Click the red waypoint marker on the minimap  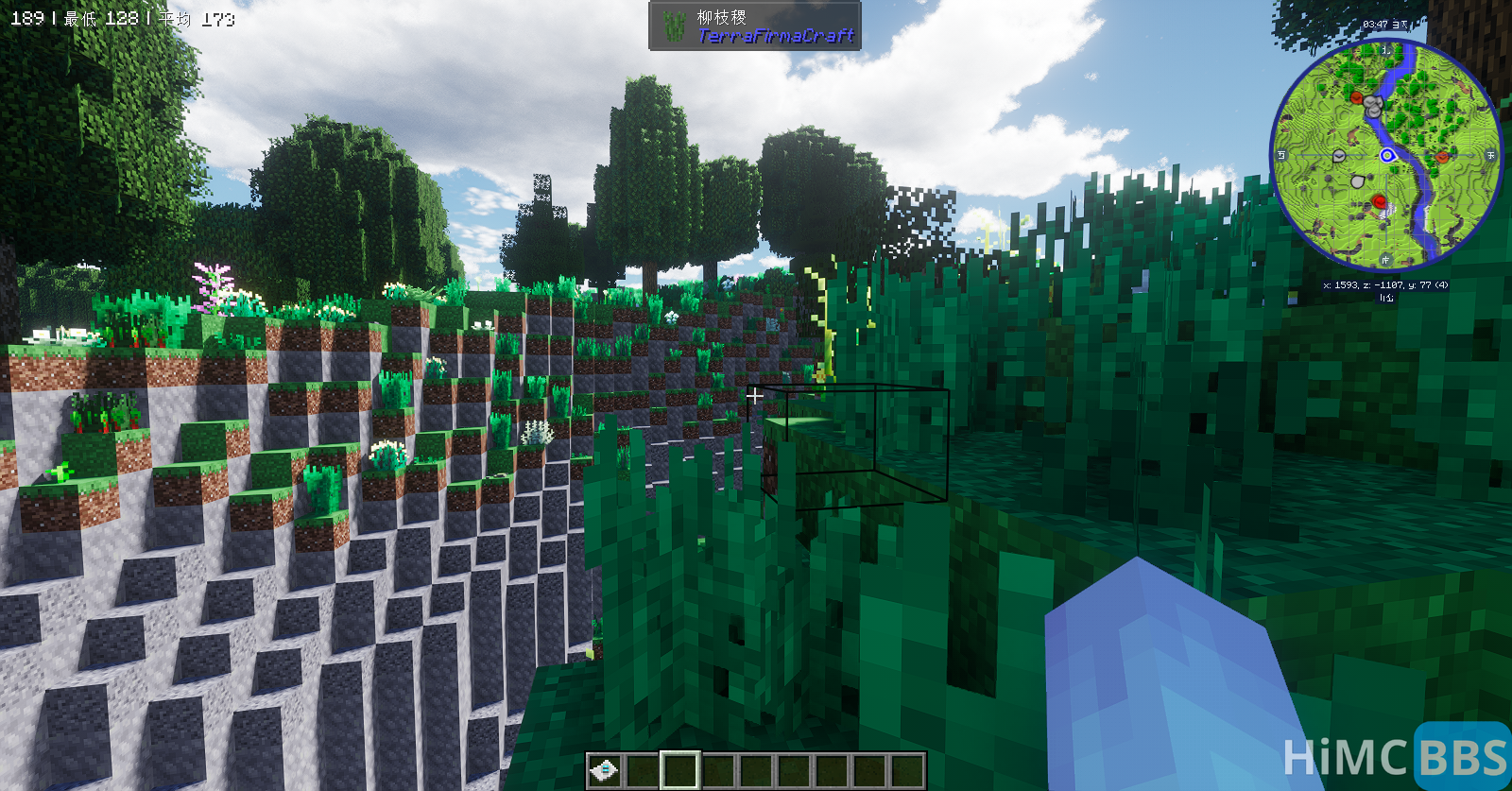click(1380, 202)
